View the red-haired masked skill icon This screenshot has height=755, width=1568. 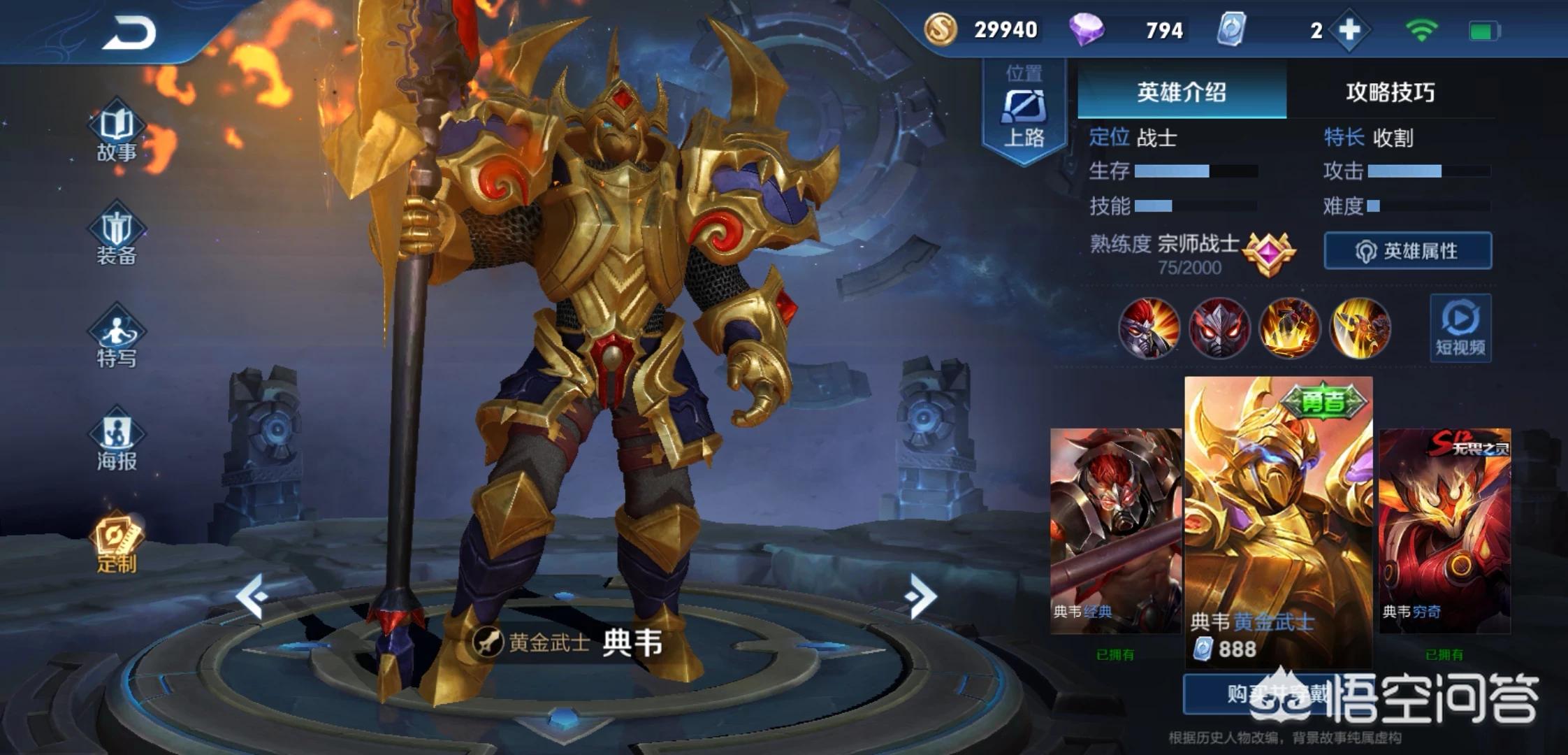point(1149,328)
